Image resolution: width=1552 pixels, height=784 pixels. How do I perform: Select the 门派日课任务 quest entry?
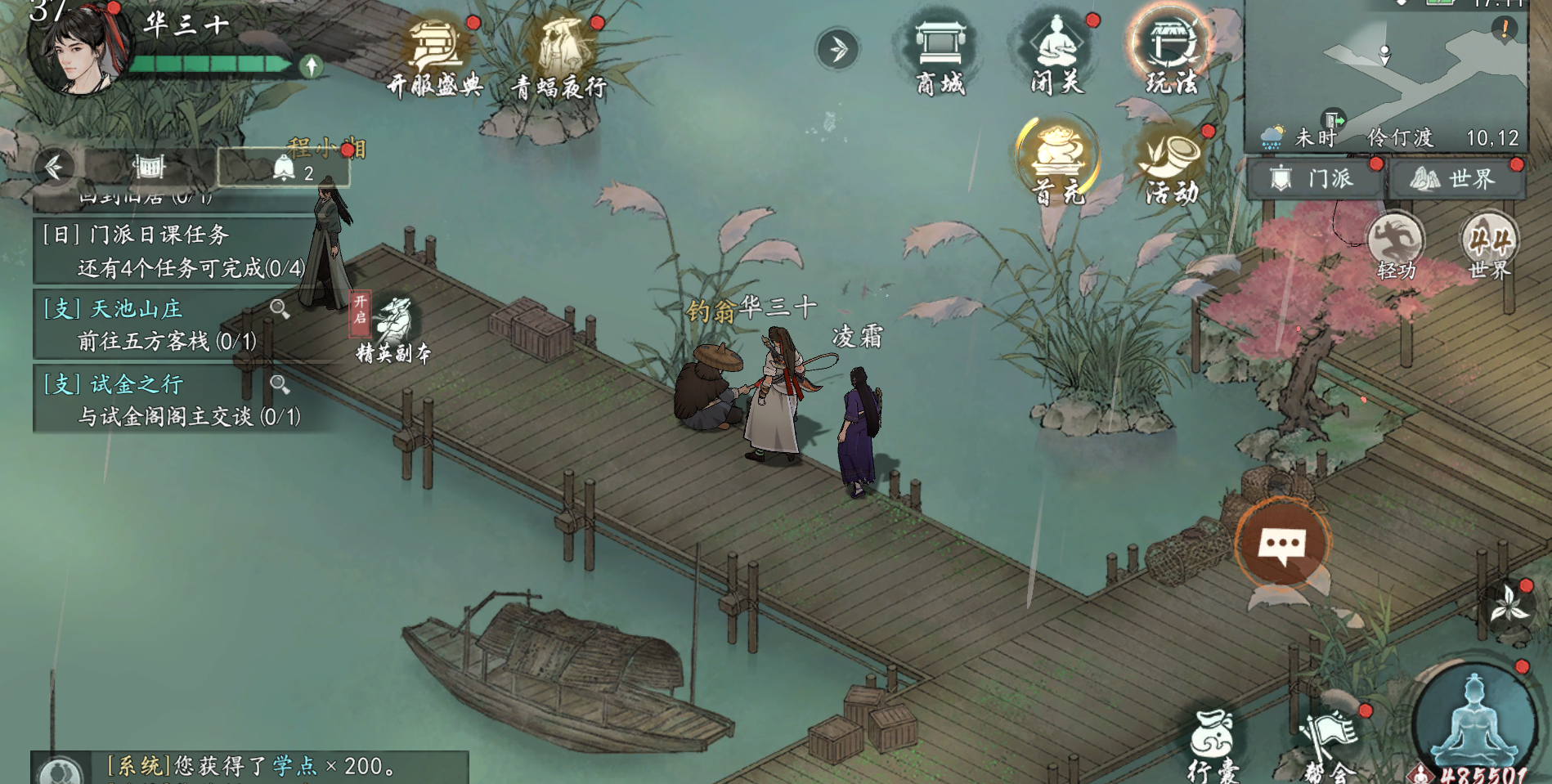coord(173,251)
